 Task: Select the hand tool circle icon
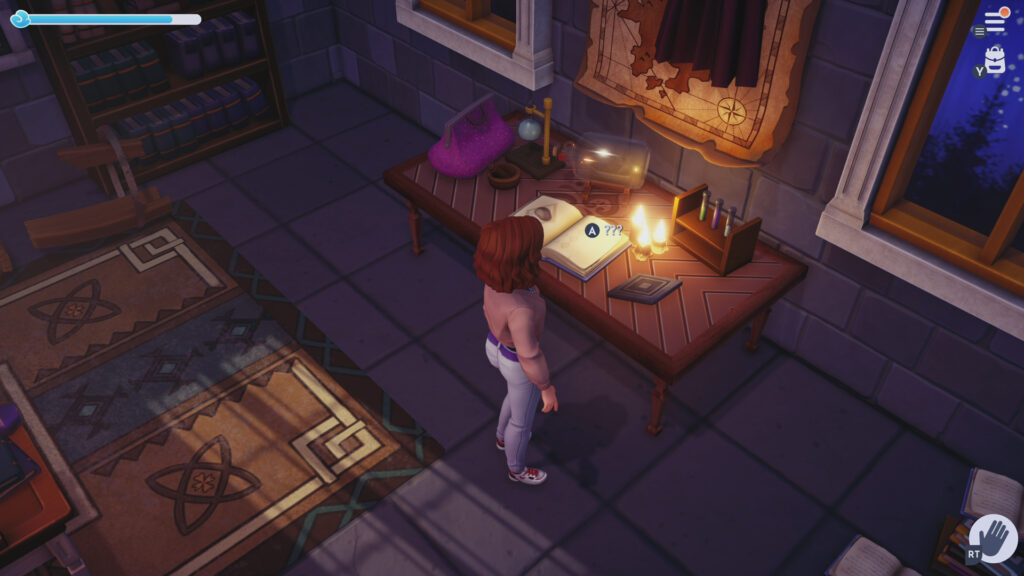pyautogui.click(x=993, y=539)
